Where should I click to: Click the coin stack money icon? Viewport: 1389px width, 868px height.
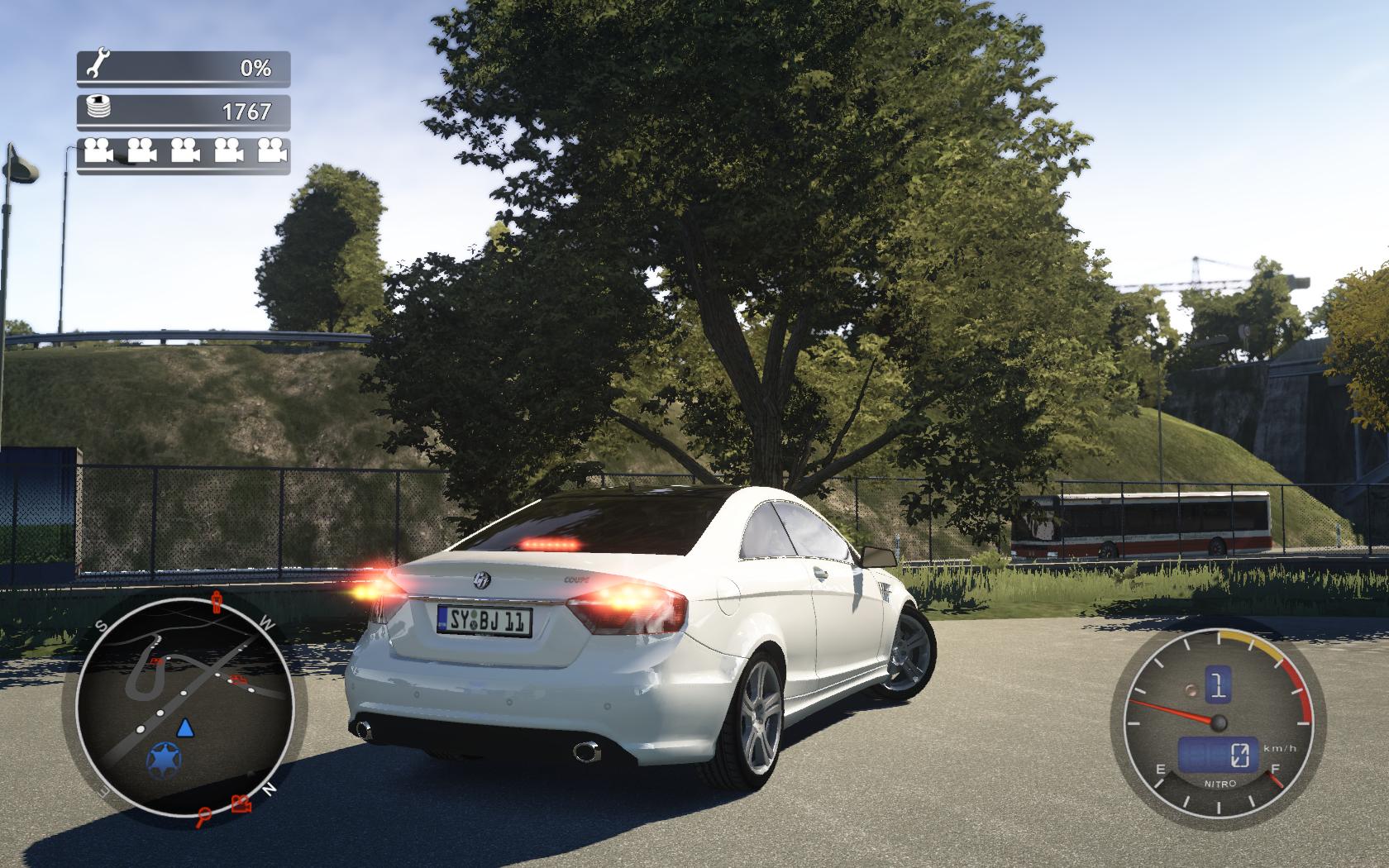(98, 108)
